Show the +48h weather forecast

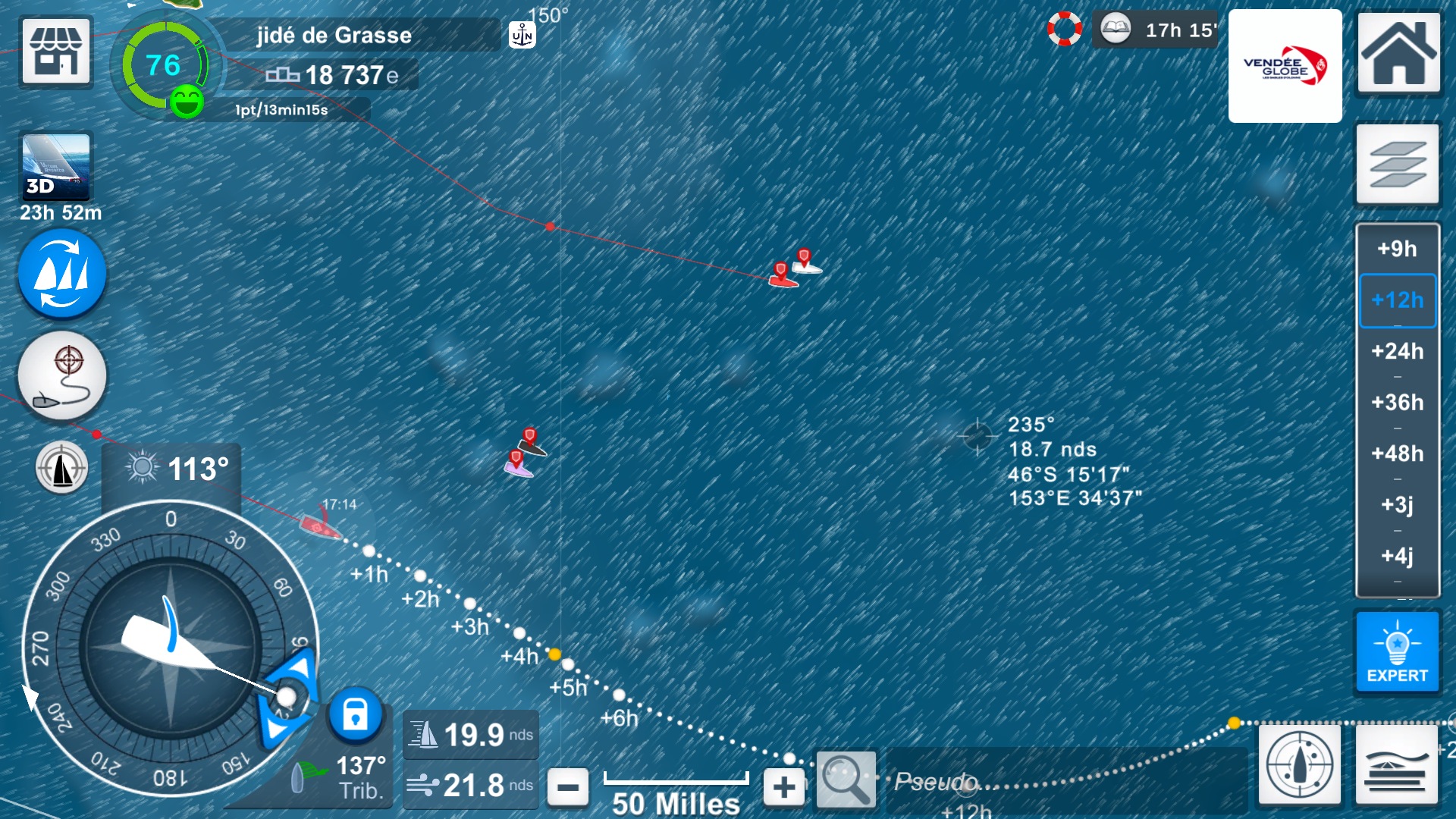1397,453
